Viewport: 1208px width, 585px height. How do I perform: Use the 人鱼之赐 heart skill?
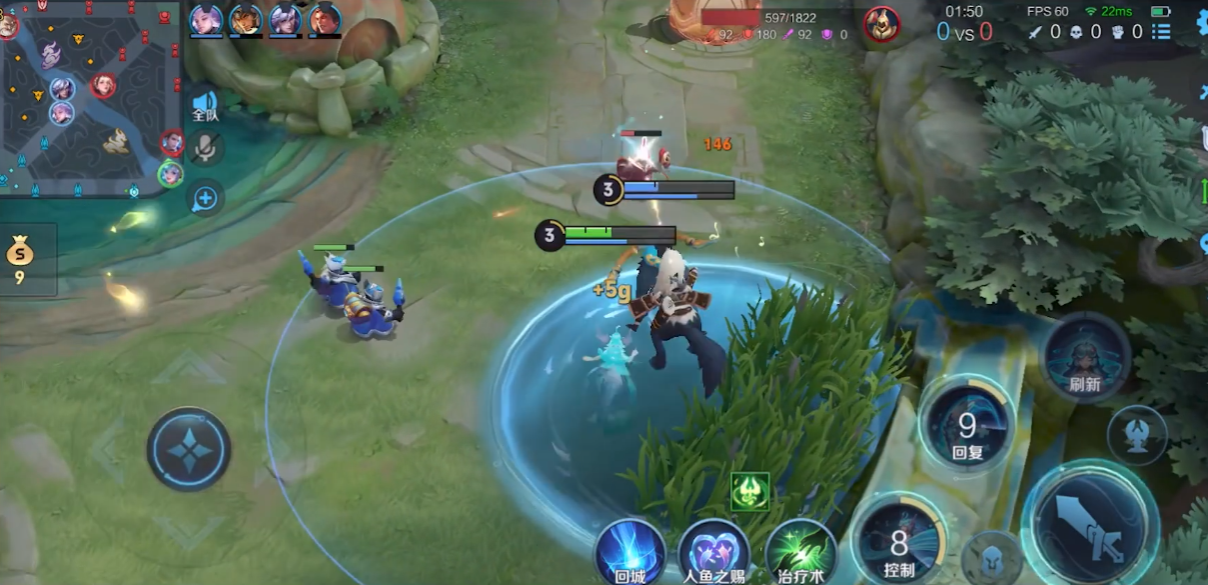[x=714, y=552]
